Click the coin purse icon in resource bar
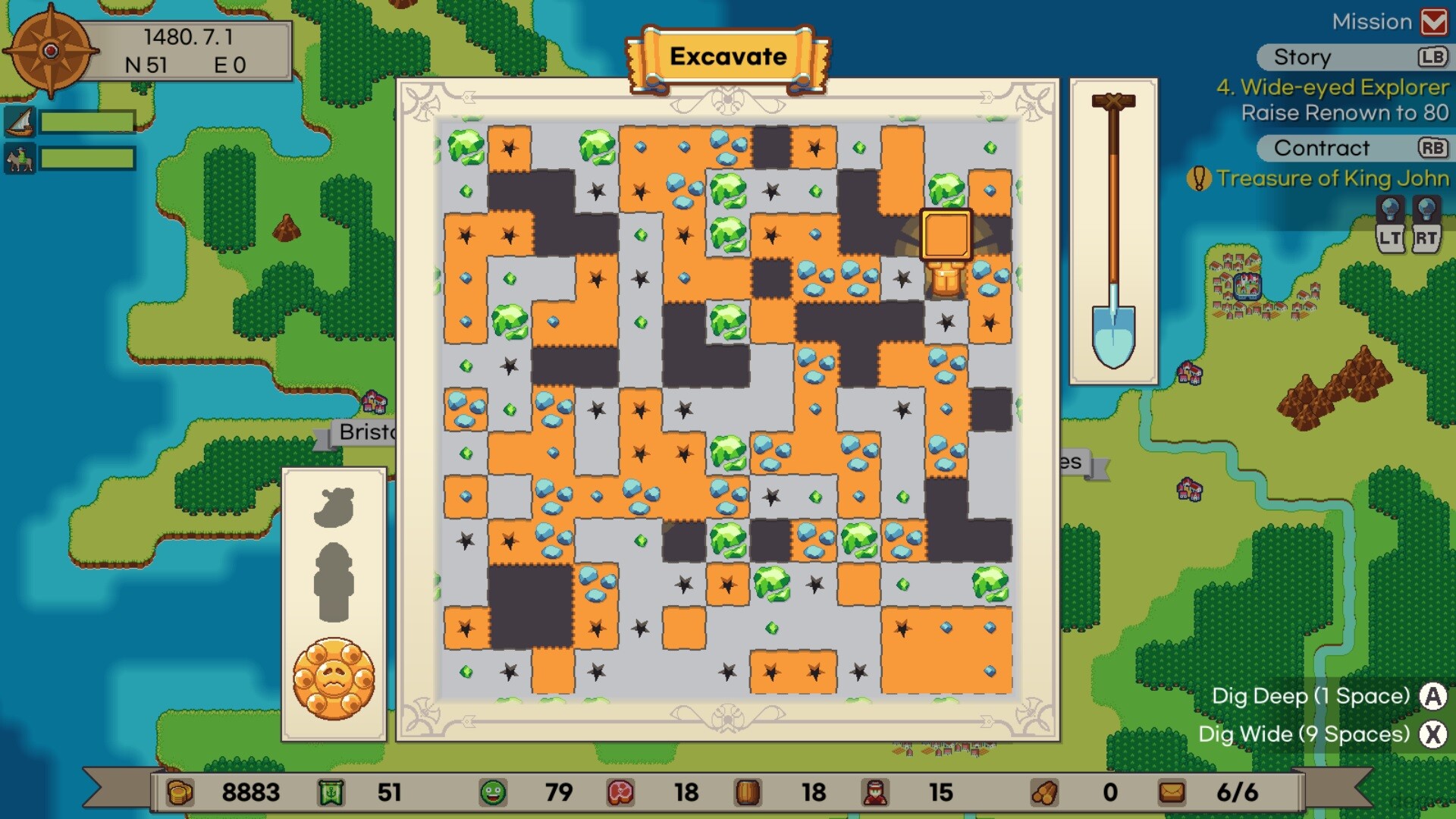Screen dimensions: 1456x819 coord(180,793)
